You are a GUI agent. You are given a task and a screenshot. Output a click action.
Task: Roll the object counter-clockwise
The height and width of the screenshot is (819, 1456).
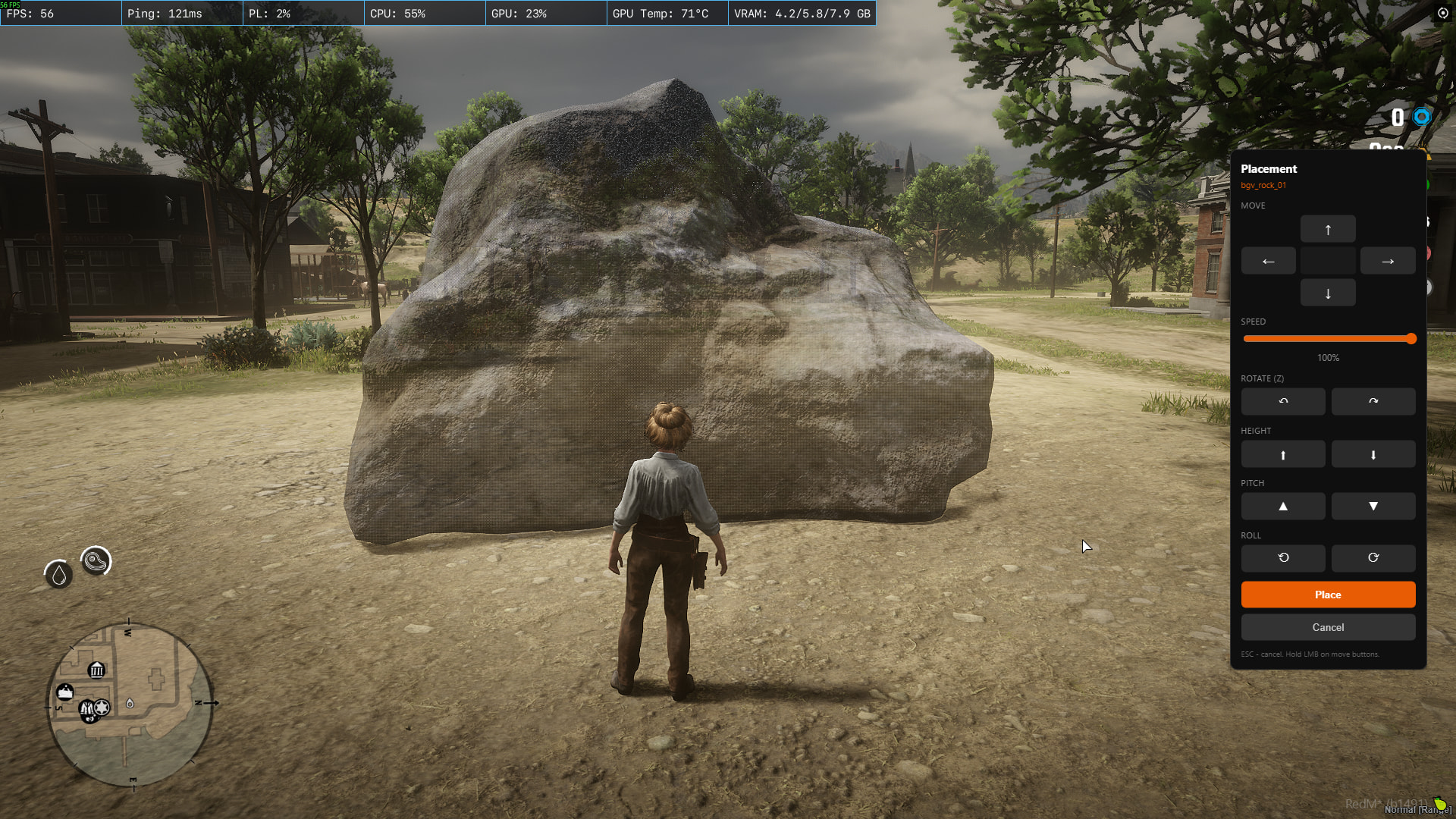pos(1283,558)
